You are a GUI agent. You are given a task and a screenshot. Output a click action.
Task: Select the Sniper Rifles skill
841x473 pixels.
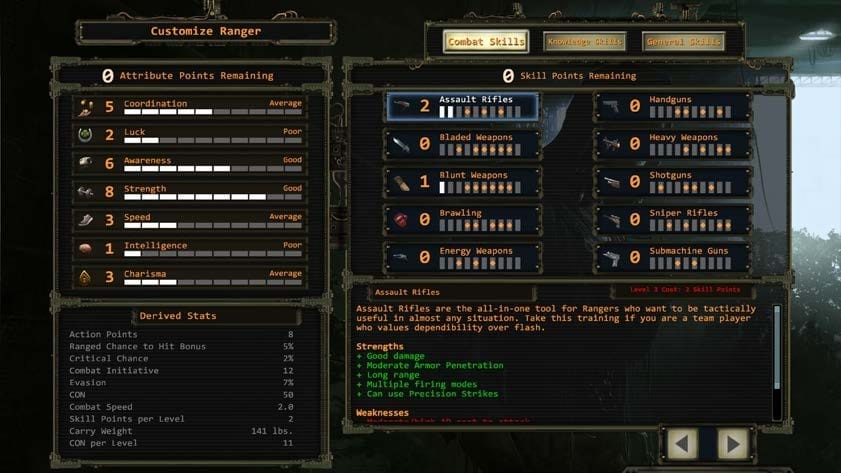click(x=673, y=219)
